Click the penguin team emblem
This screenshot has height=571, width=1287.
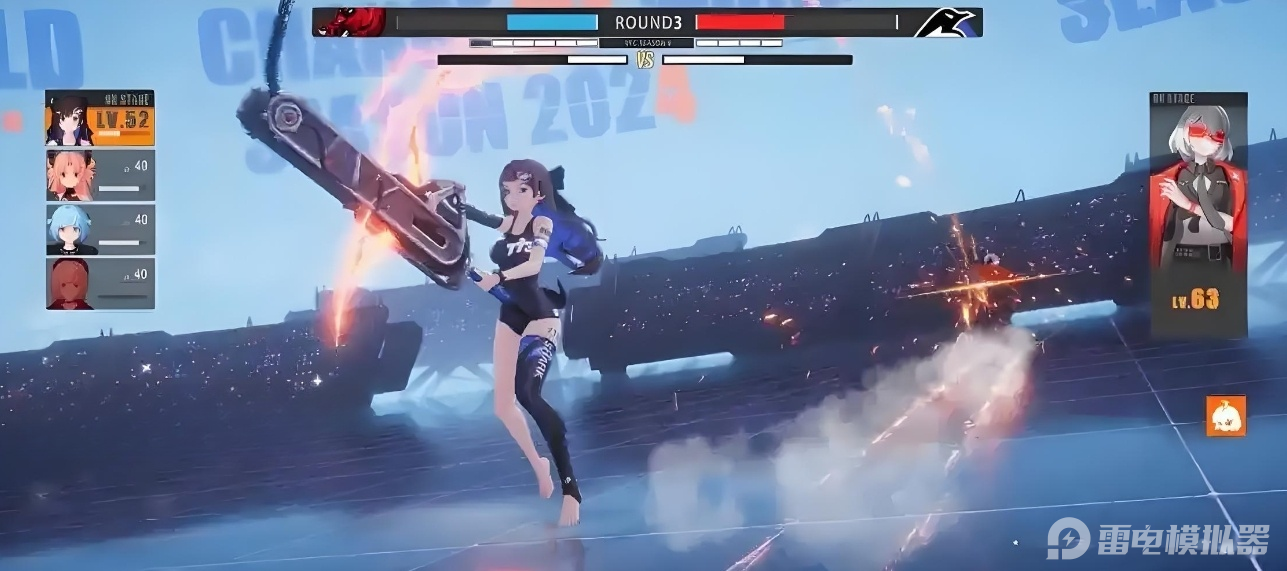coord(945,22)
